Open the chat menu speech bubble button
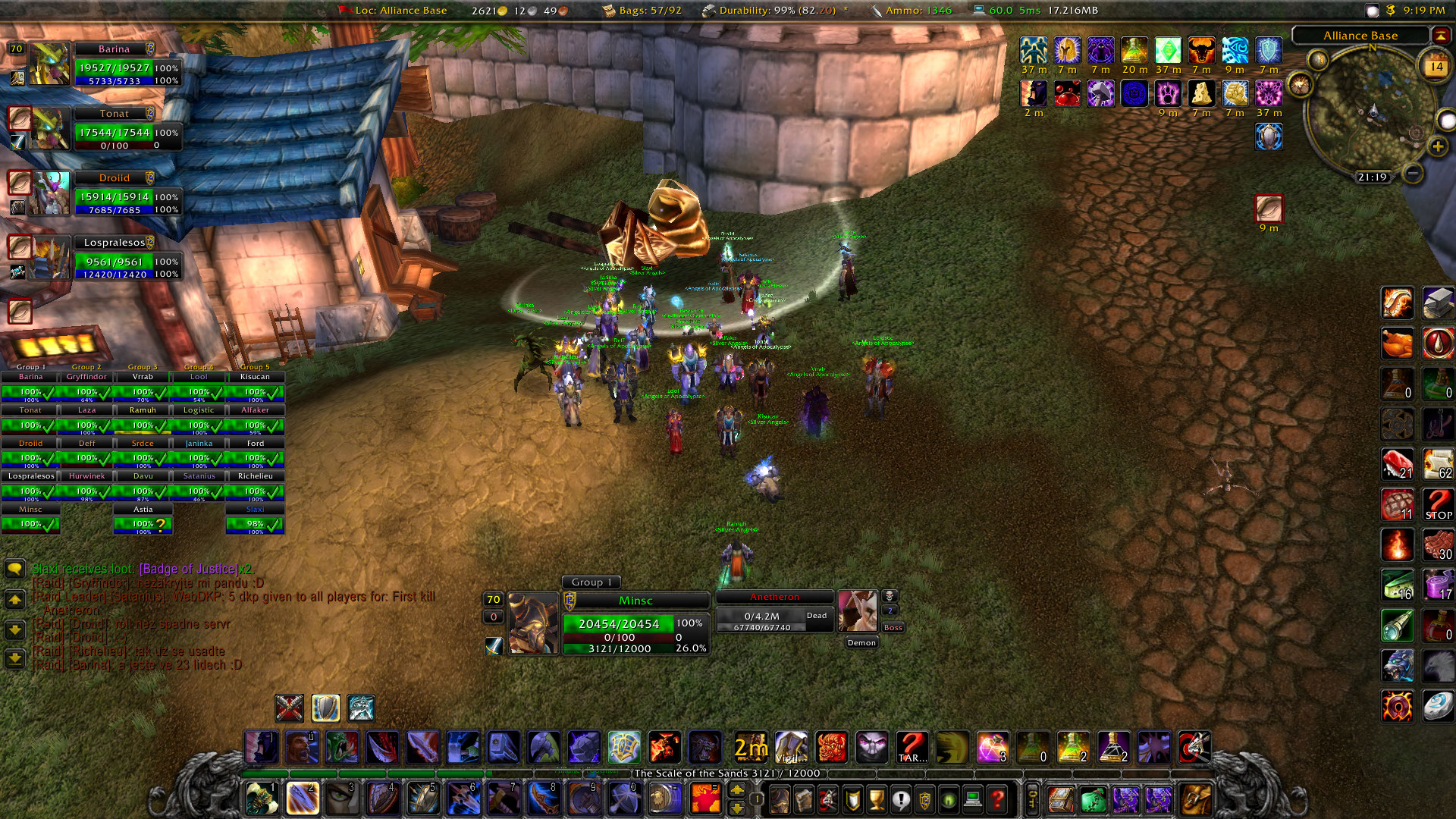The height and width of the screenshot is (819, 1456). (14, 569)
